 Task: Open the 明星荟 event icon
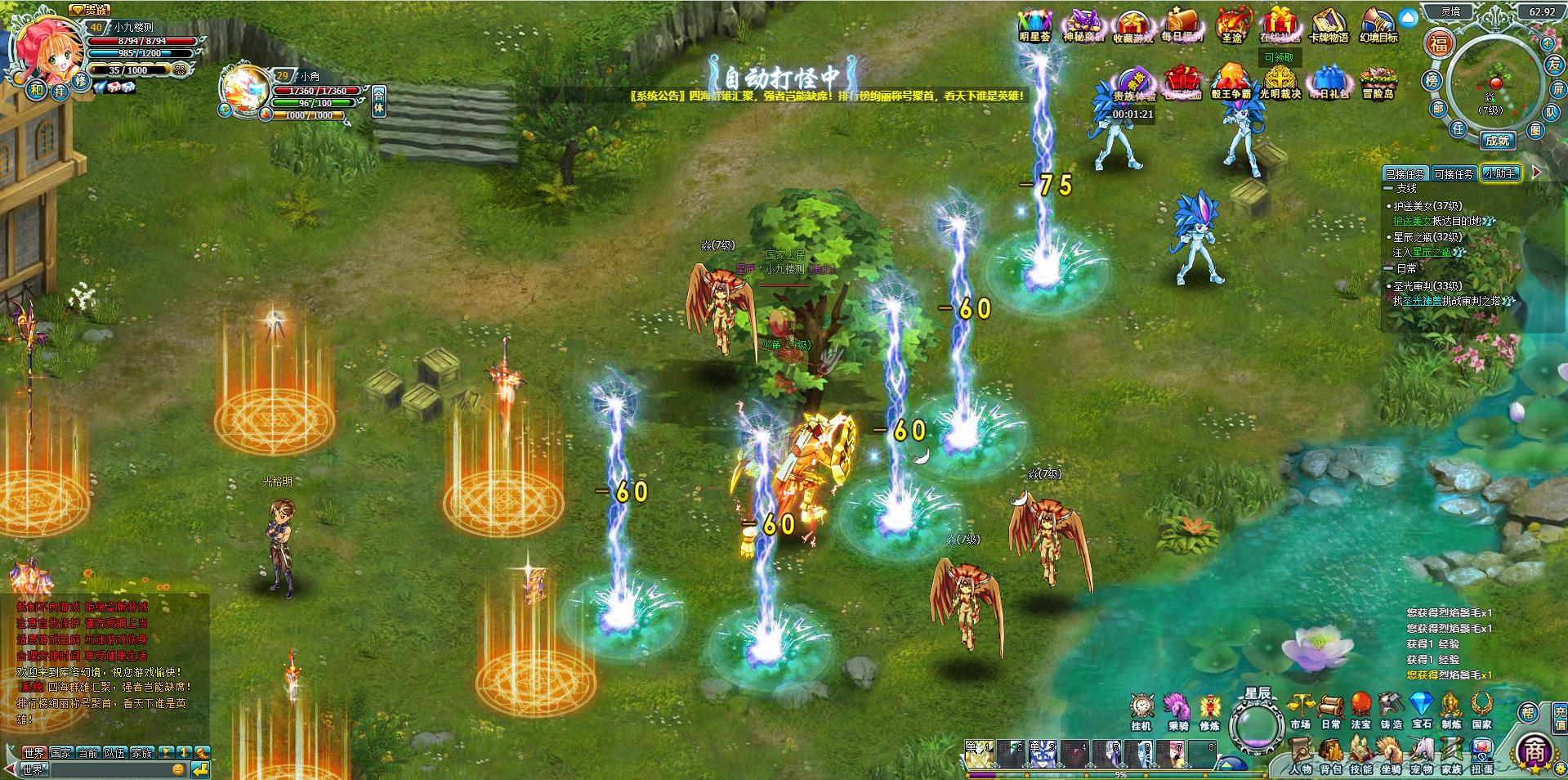[x=1035, y=25]
